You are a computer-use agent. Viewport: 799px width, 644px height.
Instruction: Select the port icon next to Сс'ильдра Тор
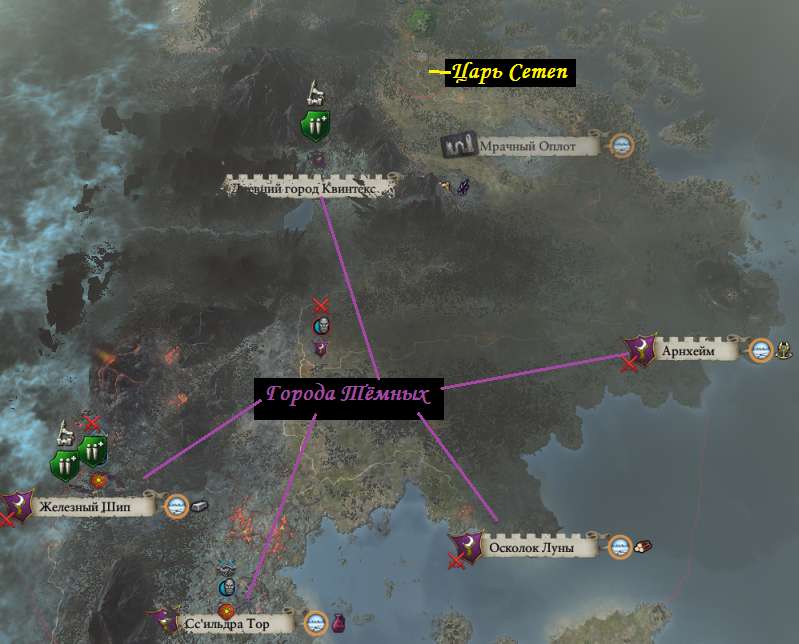pos(316,622)
